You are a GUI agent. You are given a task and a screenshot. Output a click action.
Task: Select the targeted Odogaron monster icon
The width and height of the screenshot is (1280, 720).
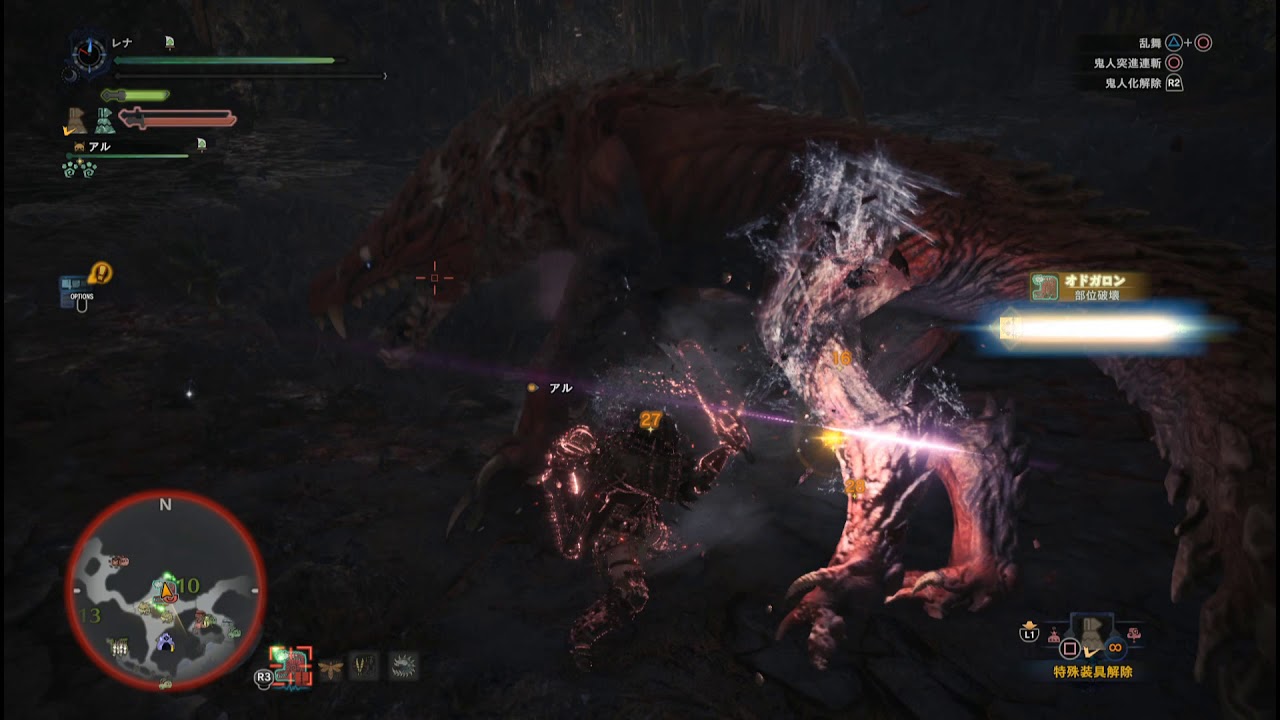[x=291, y=665]
